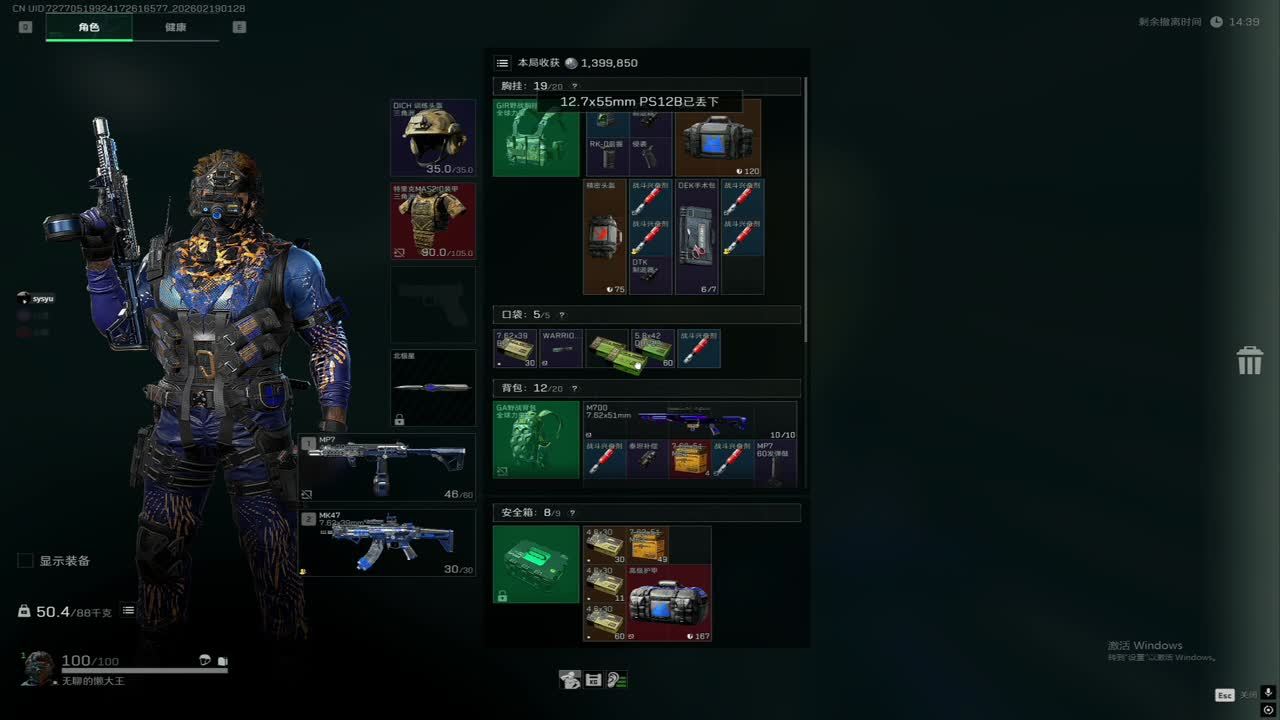This screenshot has width=1280, height=720.
Task: Click the GA field backpack icon
Action: 536,440
